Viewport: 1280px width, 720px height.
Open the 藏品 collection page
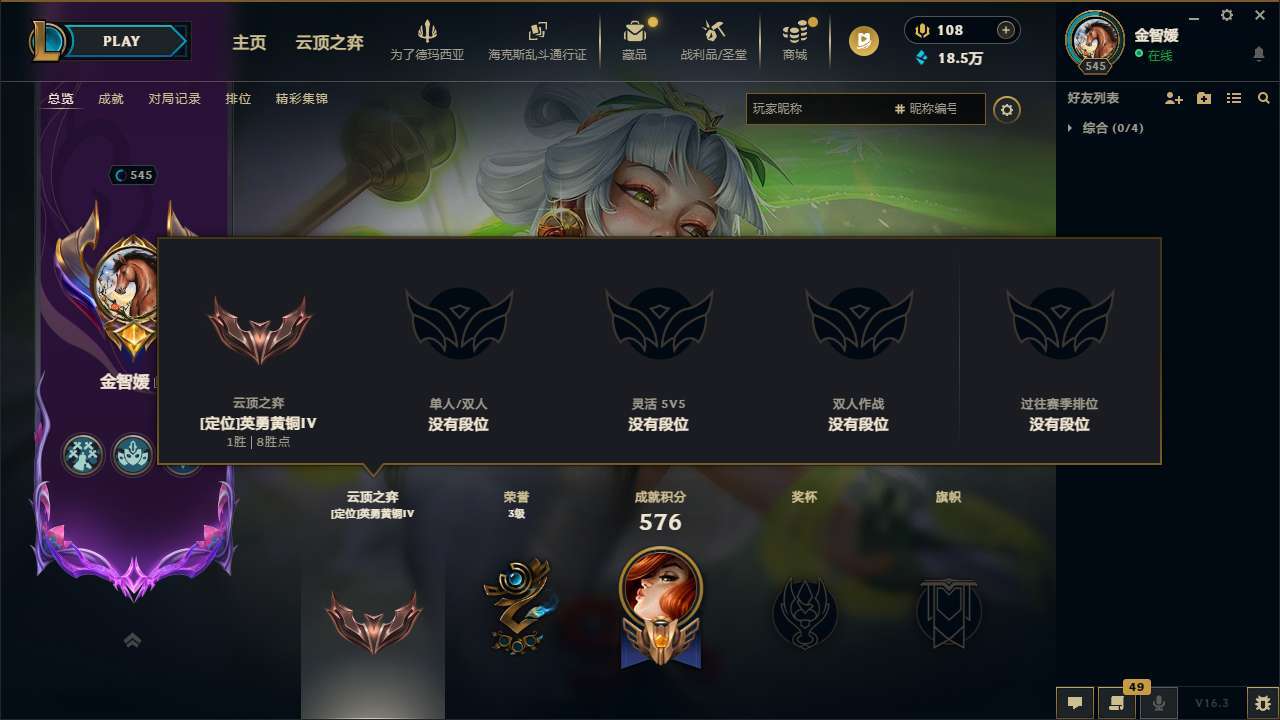pyautogui.click(x=635, y=41)
